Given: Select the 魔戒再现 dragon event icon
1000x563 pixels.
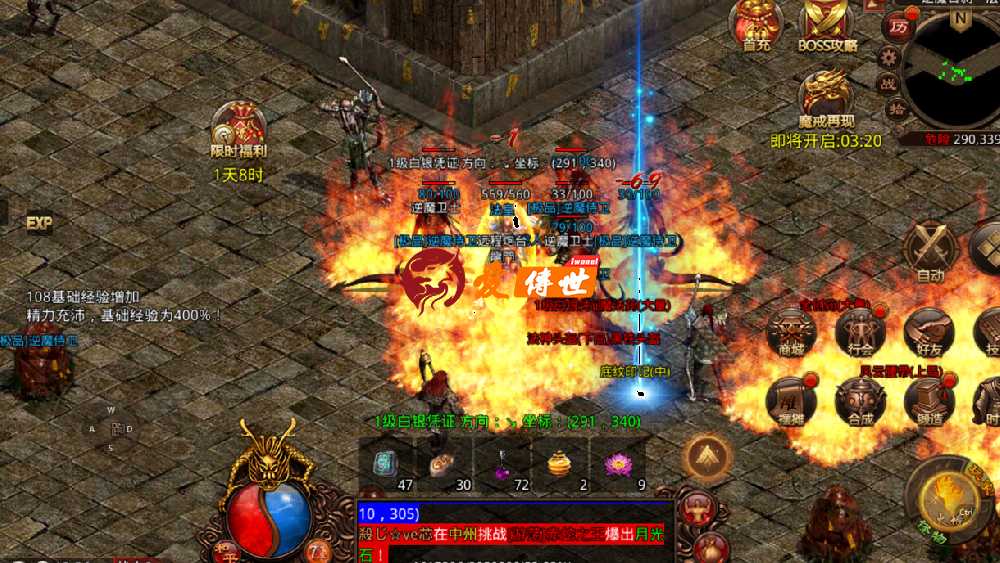Looking at the screenshot, I should 826,98.
